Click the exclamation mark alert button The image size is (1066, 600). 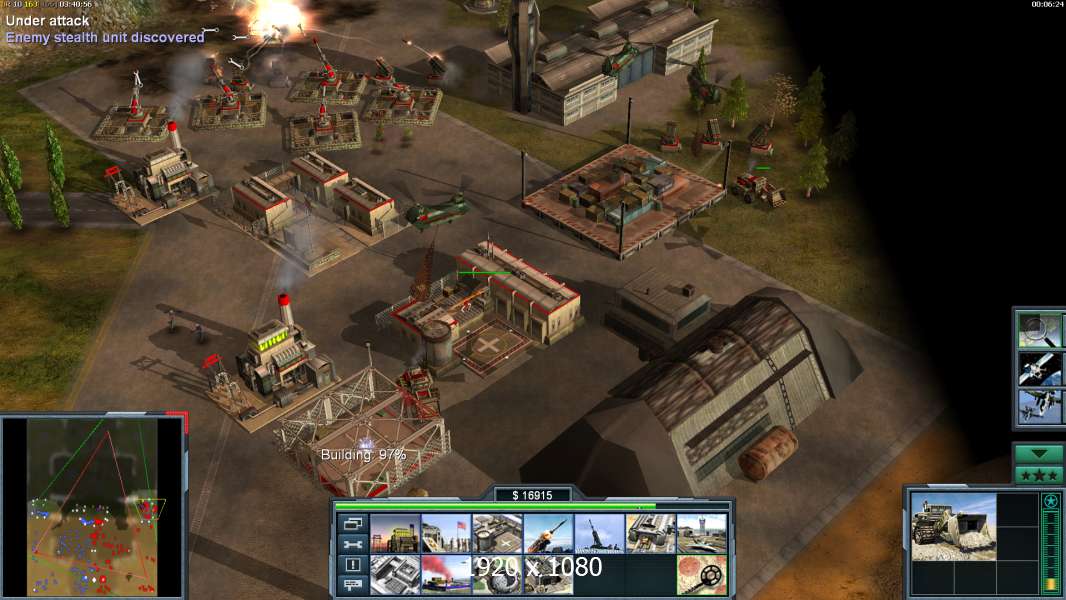pos(353,565)
